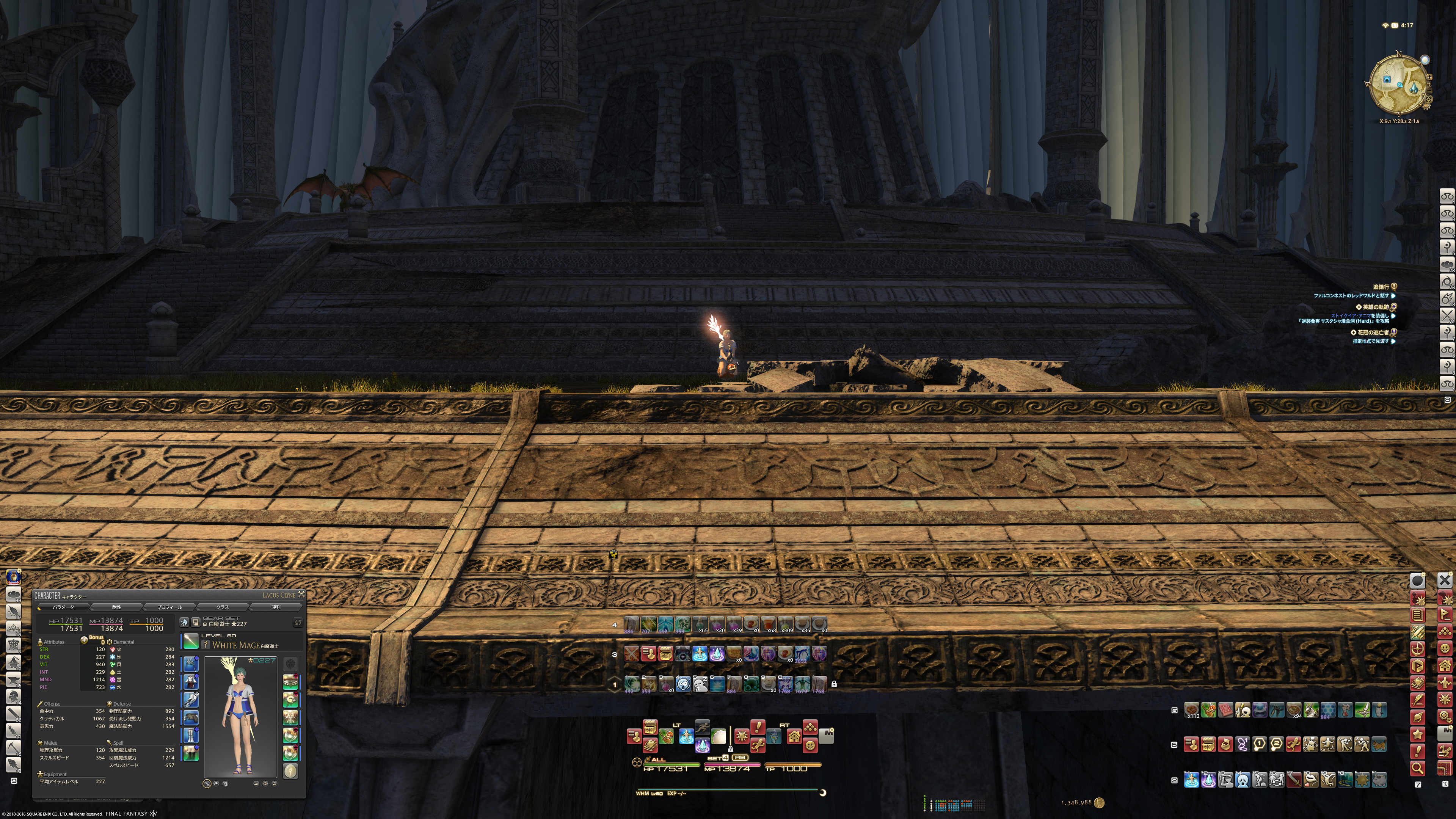Open the プロフィール tab
Screen dimensions: 1456x819
(169, 607)
